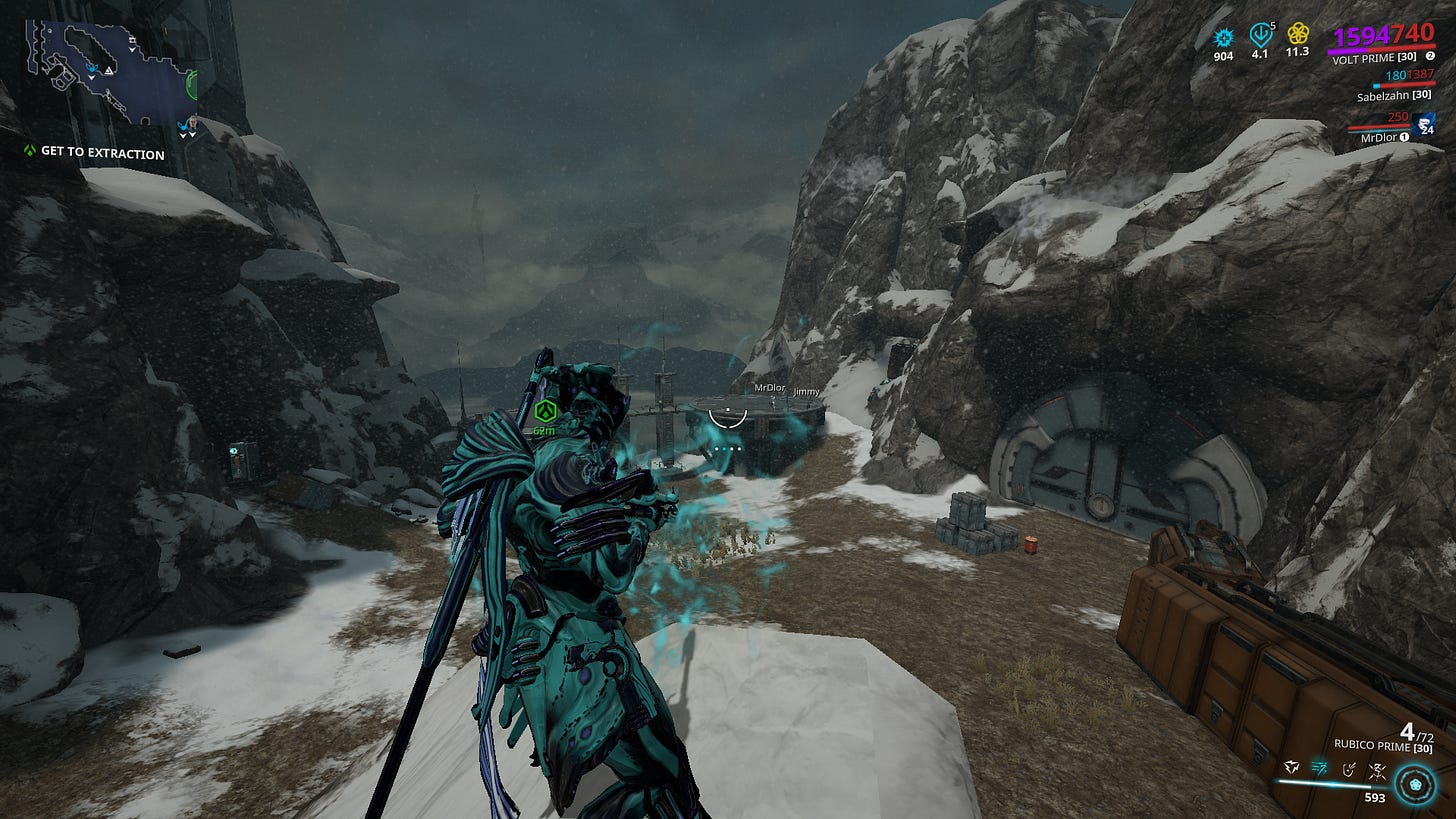This screenshot has height=819, width=1456.
Task: Click the yellow resource icon showing 11.3
Action: pos(1299,34)
